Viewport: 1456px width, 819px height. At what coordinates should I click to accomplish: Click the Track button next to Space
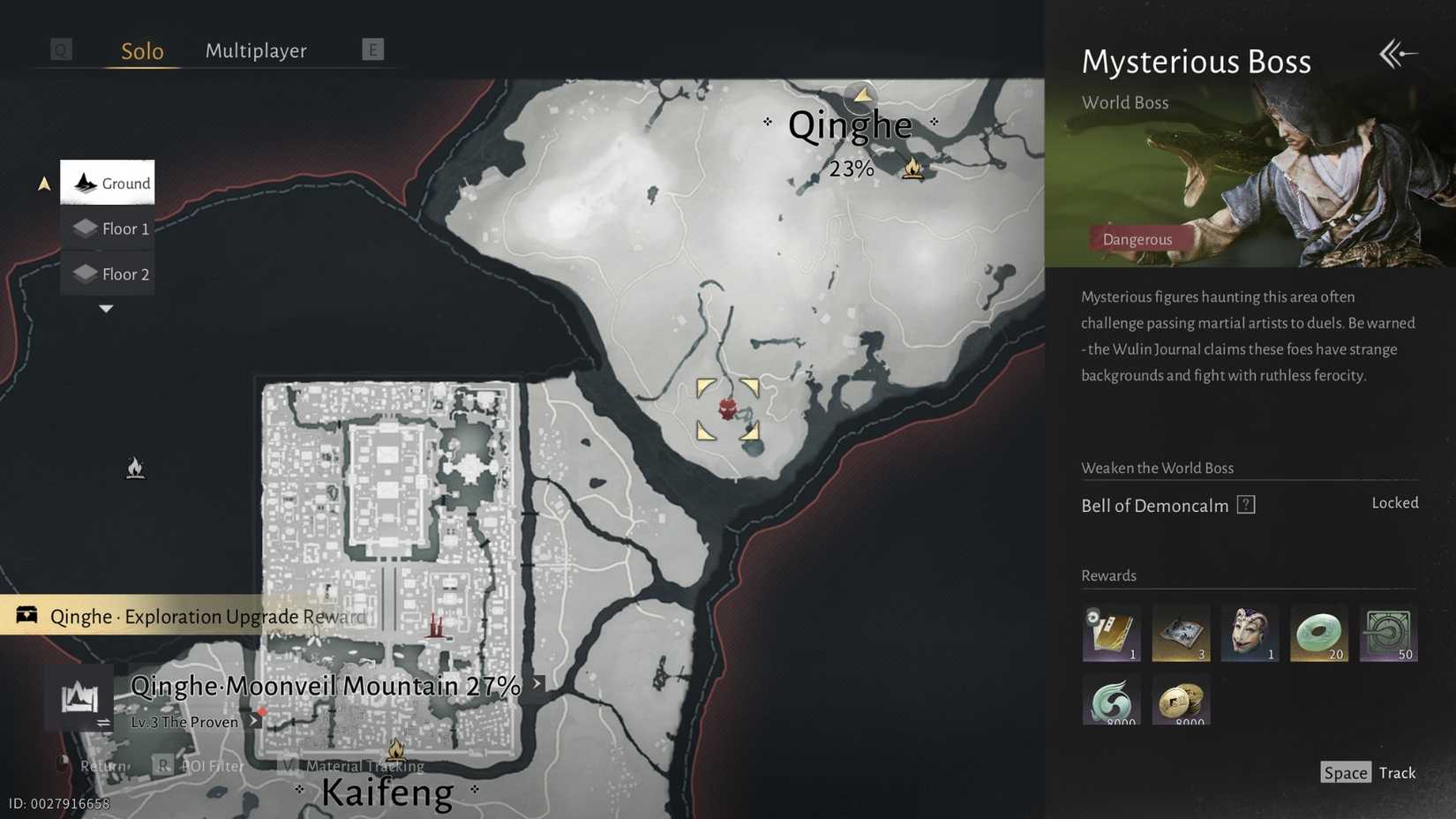[x=1397, y=772]
